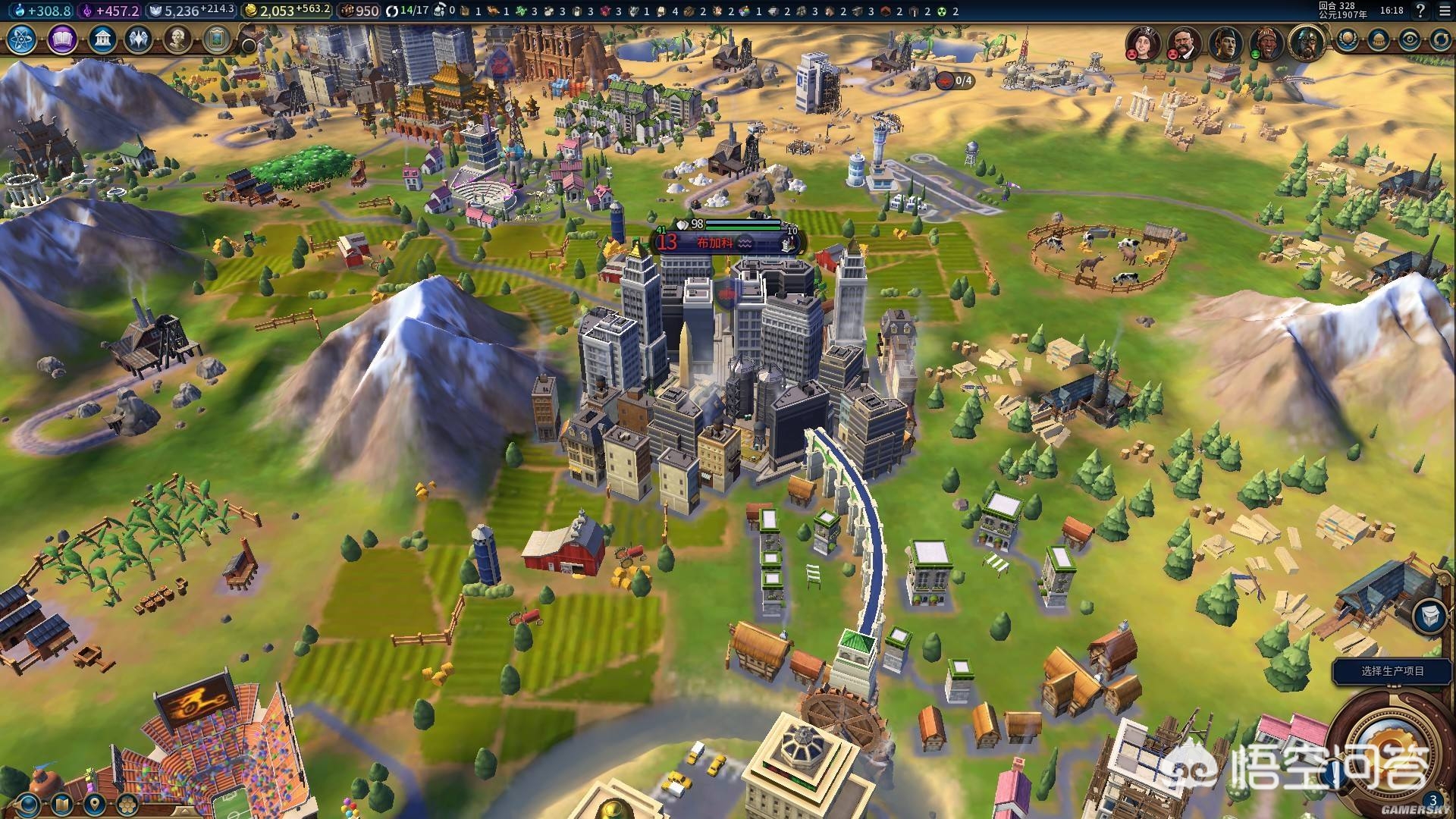Select the mustached leader portrait
Image resolution: width=1456 pixels, height=819 pixels.
point(1182,42)
